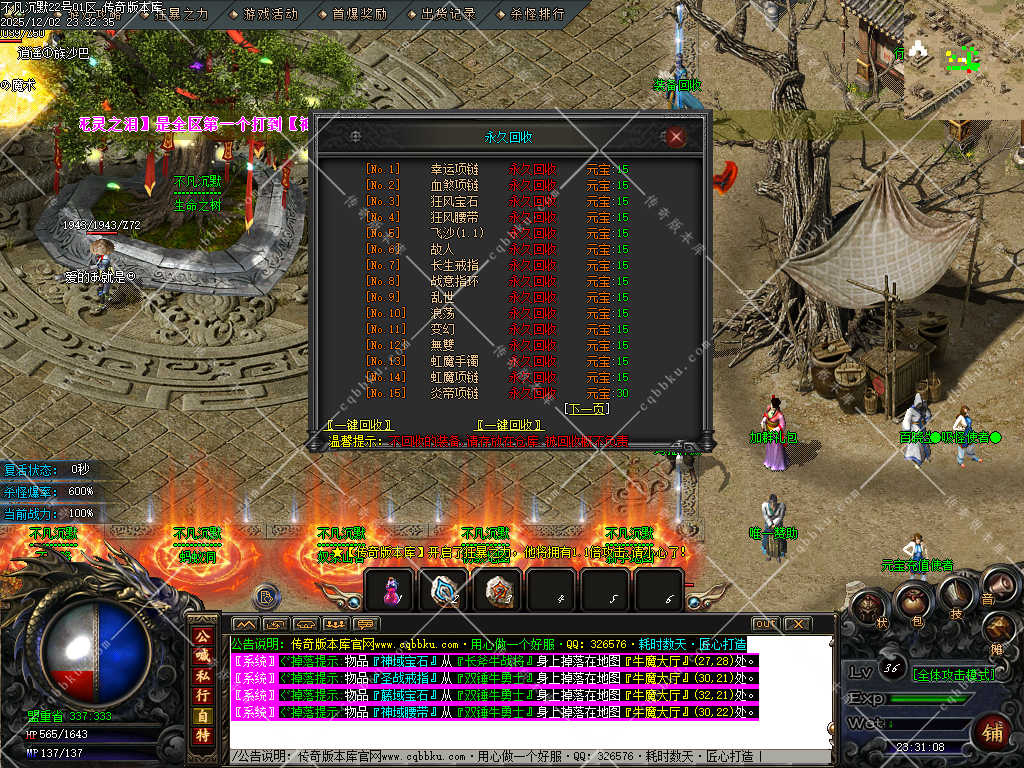Select the 喊 shout chat channel
The width and height of the screenshot is (1024, 768).
point(202,658)
